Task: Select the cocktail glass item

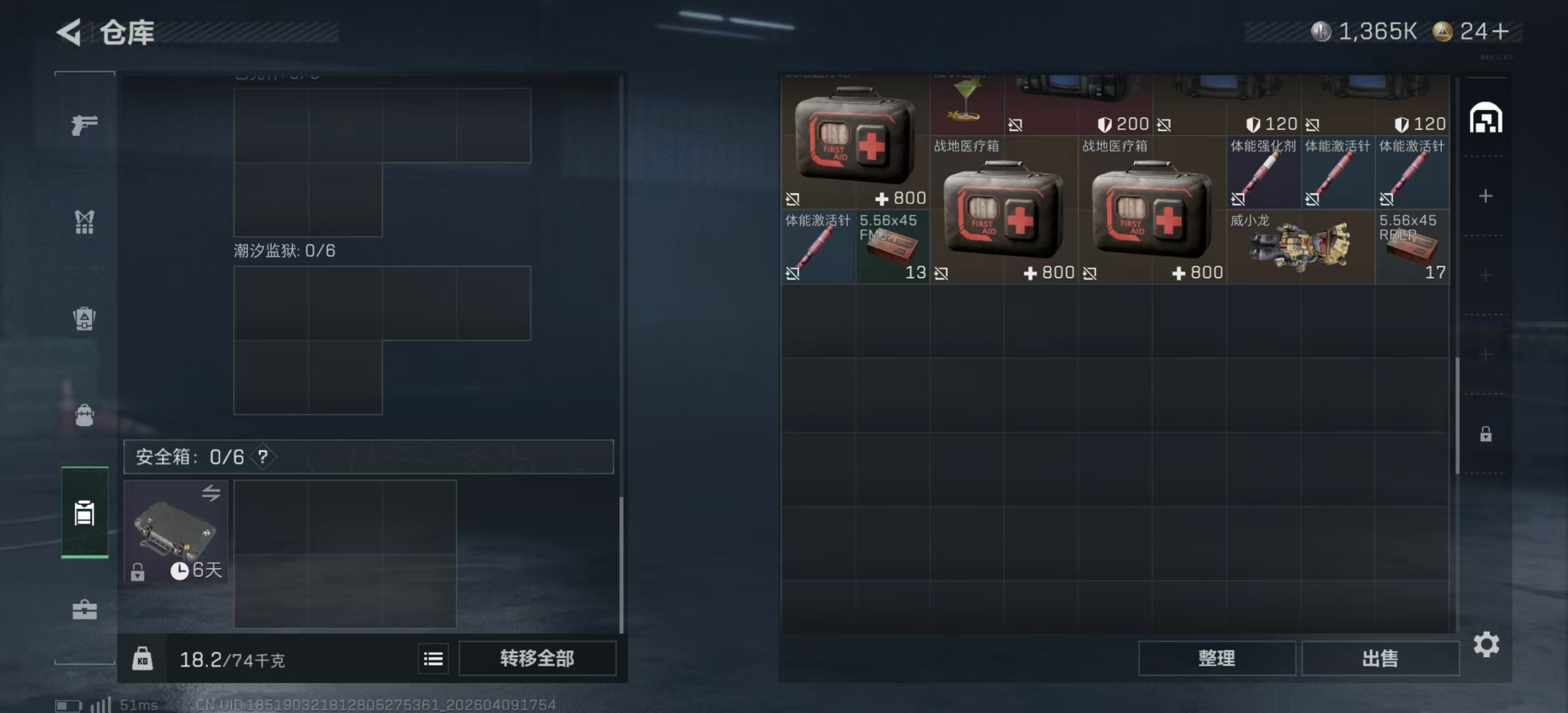Action: click(x=966, y=104)
